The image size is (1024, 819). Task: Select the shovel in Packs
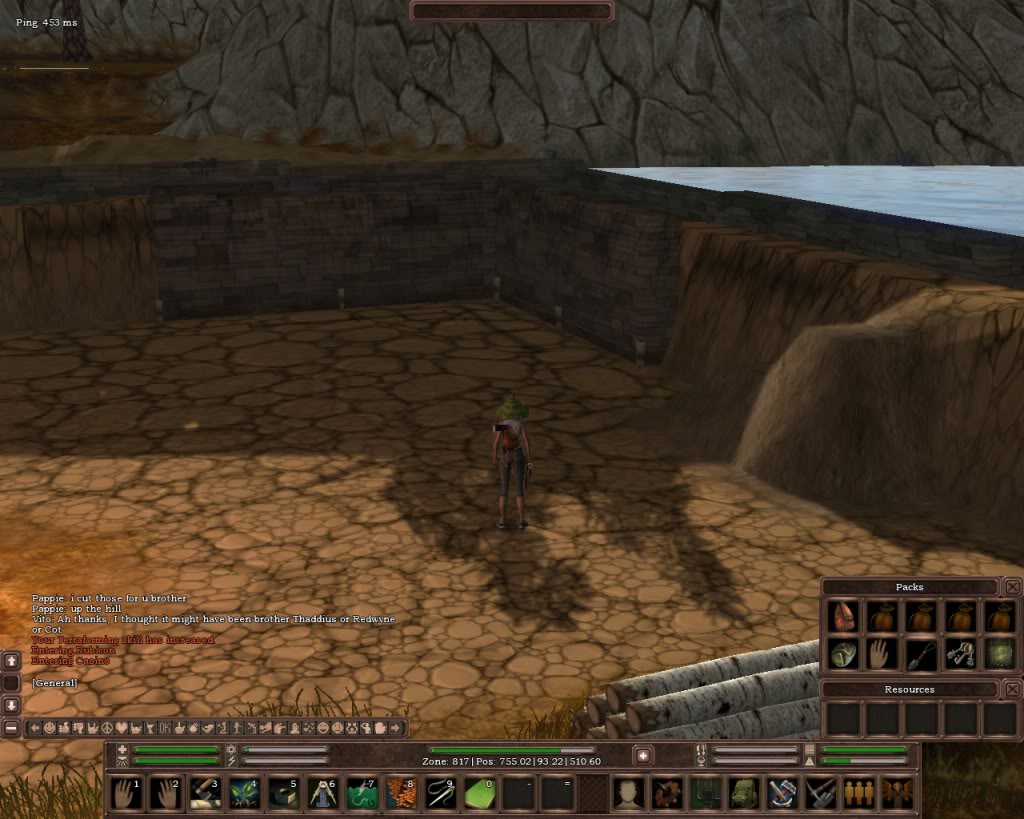coord(920,655)
